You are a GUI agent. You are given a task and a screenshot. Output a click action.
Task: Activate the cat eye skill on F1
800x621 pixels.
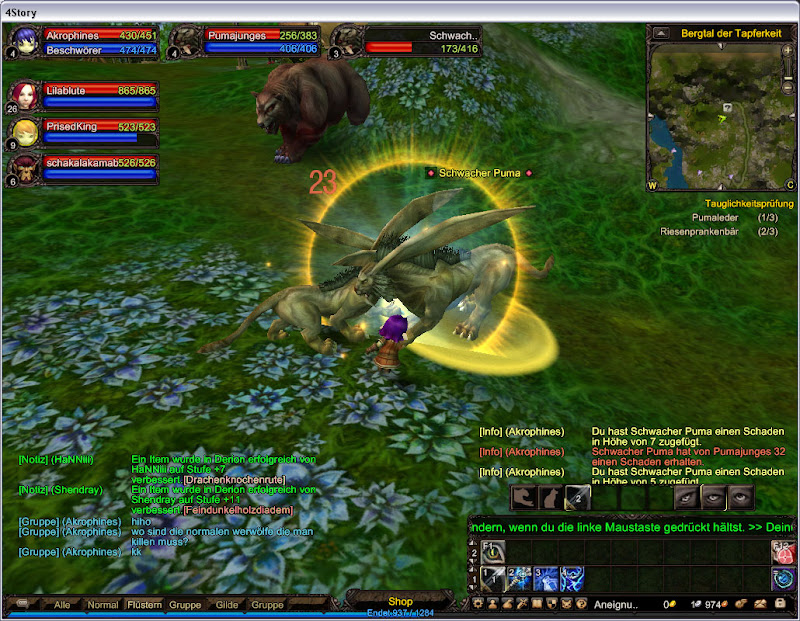pos(494,551)
